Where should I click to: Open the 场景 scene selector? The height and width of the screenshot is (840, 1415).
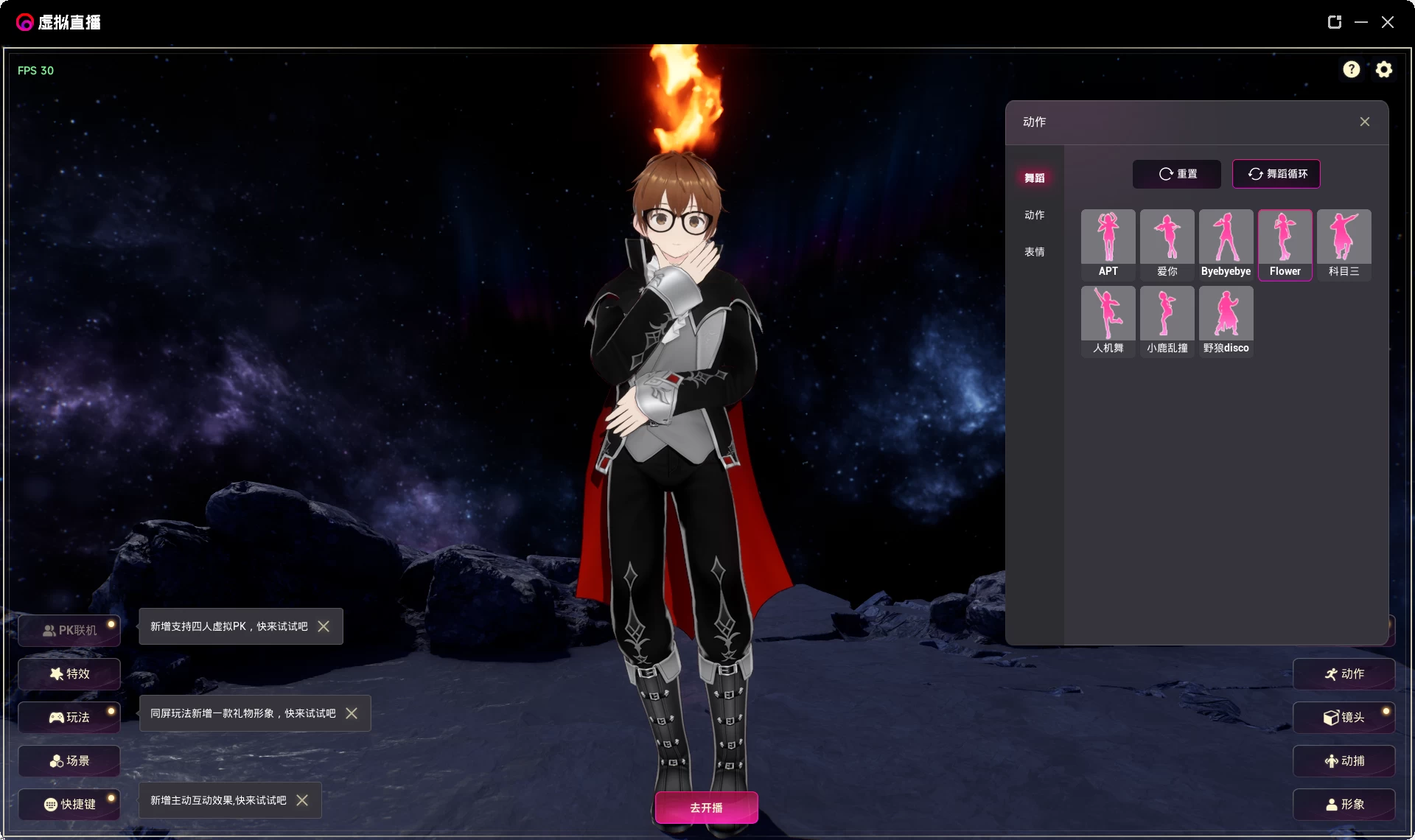(69, 761)
